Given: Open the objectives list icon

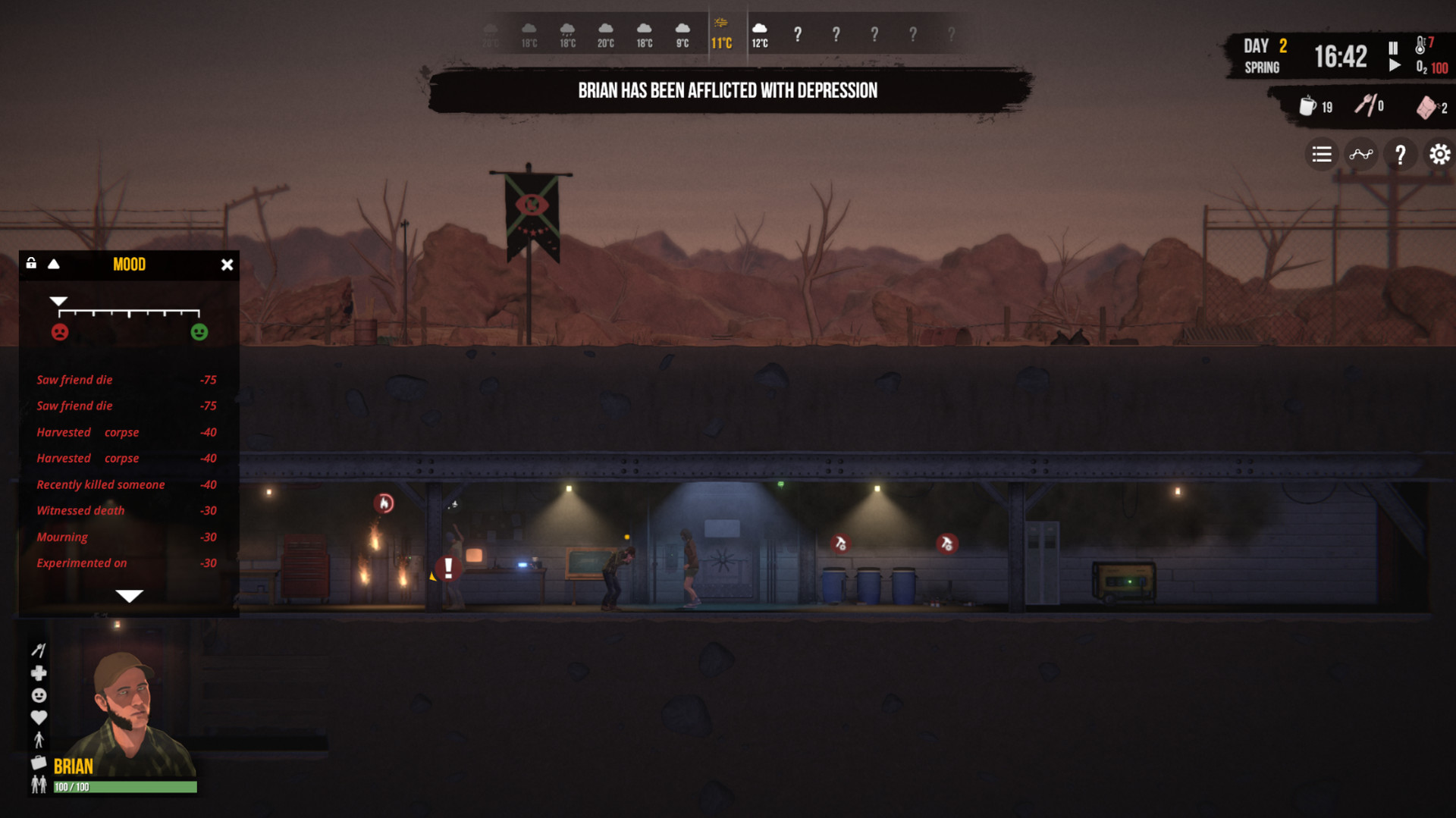Looking at the screenshot, I should [1321, 154].
